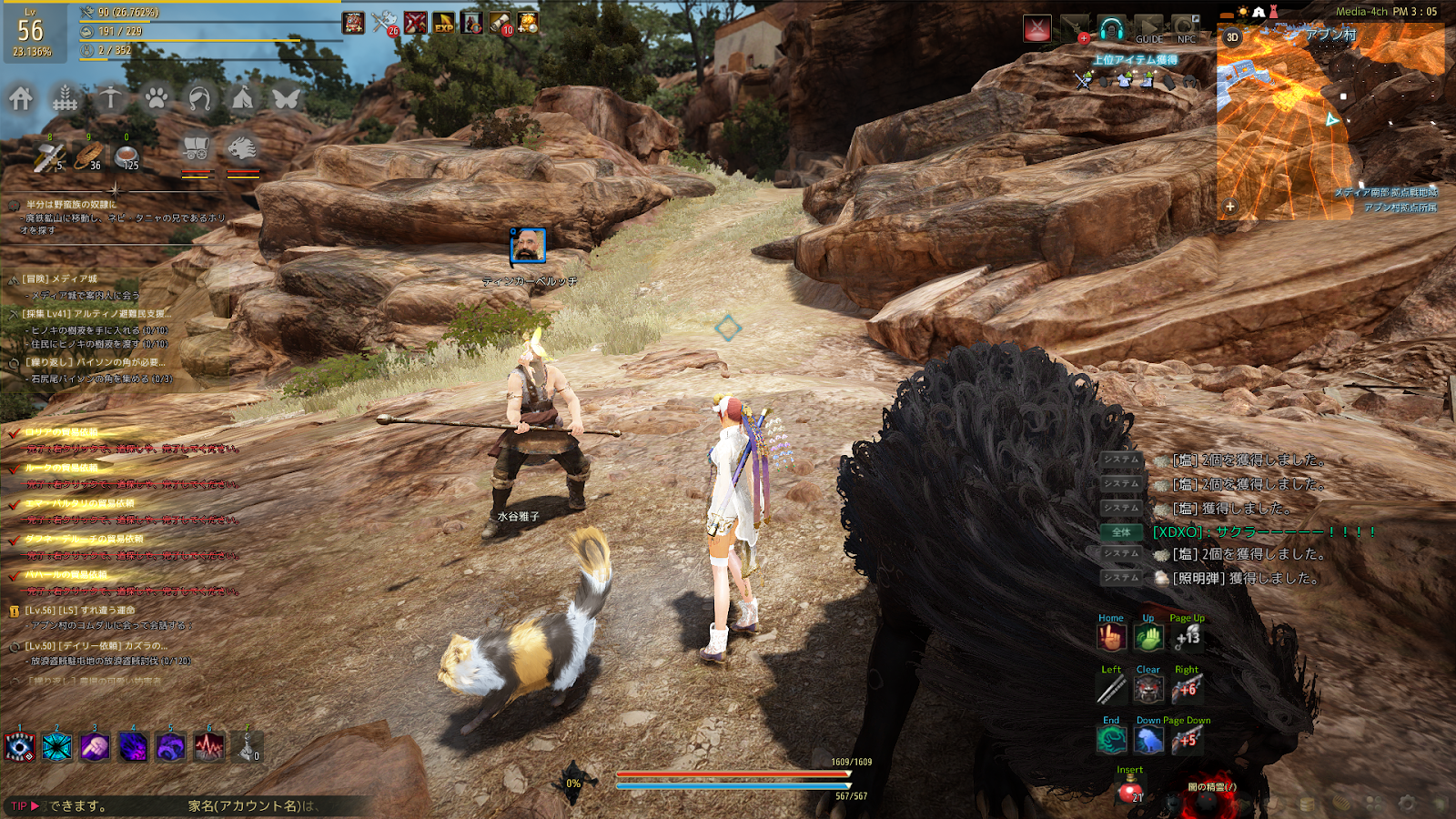Toggle the headset voice chat icon
Viewport: 1456px width, 819px height.
[x=1111, y=29]
